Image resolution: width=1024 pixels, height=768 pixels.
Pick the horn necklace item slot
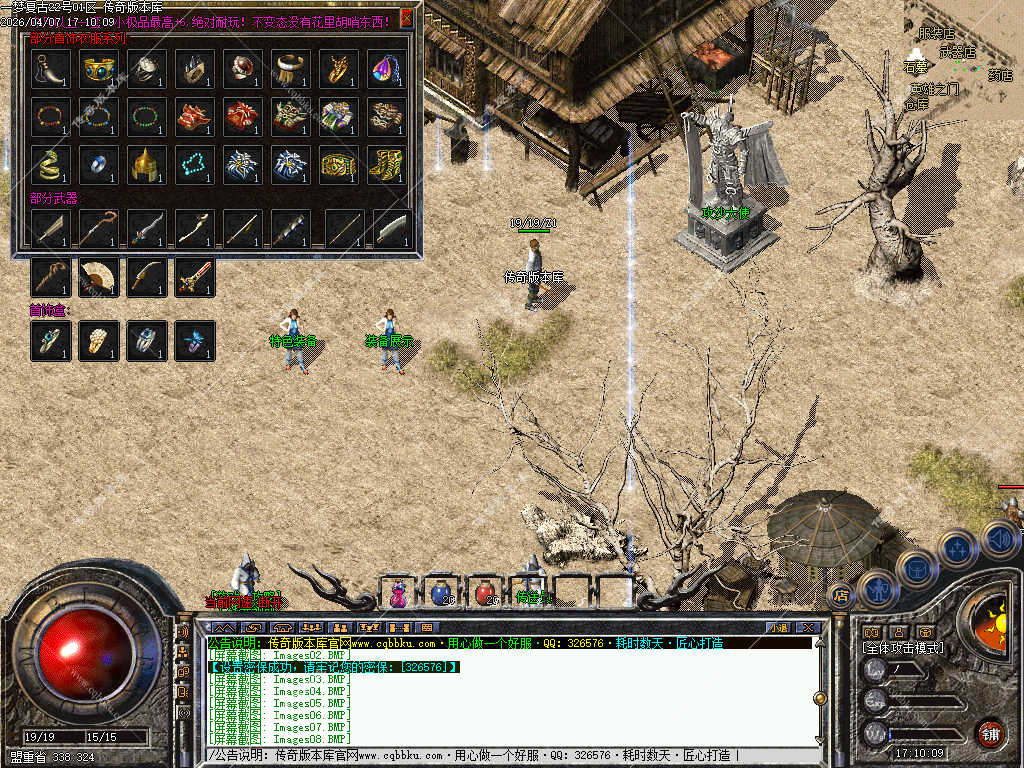click(51, 68)
